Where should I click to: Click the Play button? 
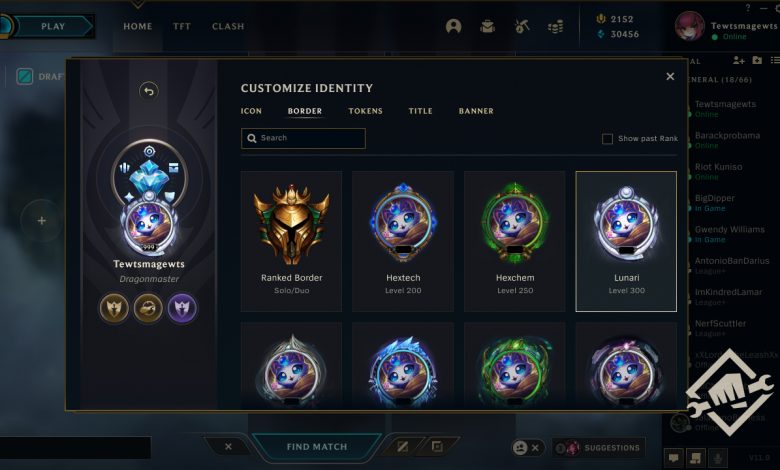click(x=52, y=26)
